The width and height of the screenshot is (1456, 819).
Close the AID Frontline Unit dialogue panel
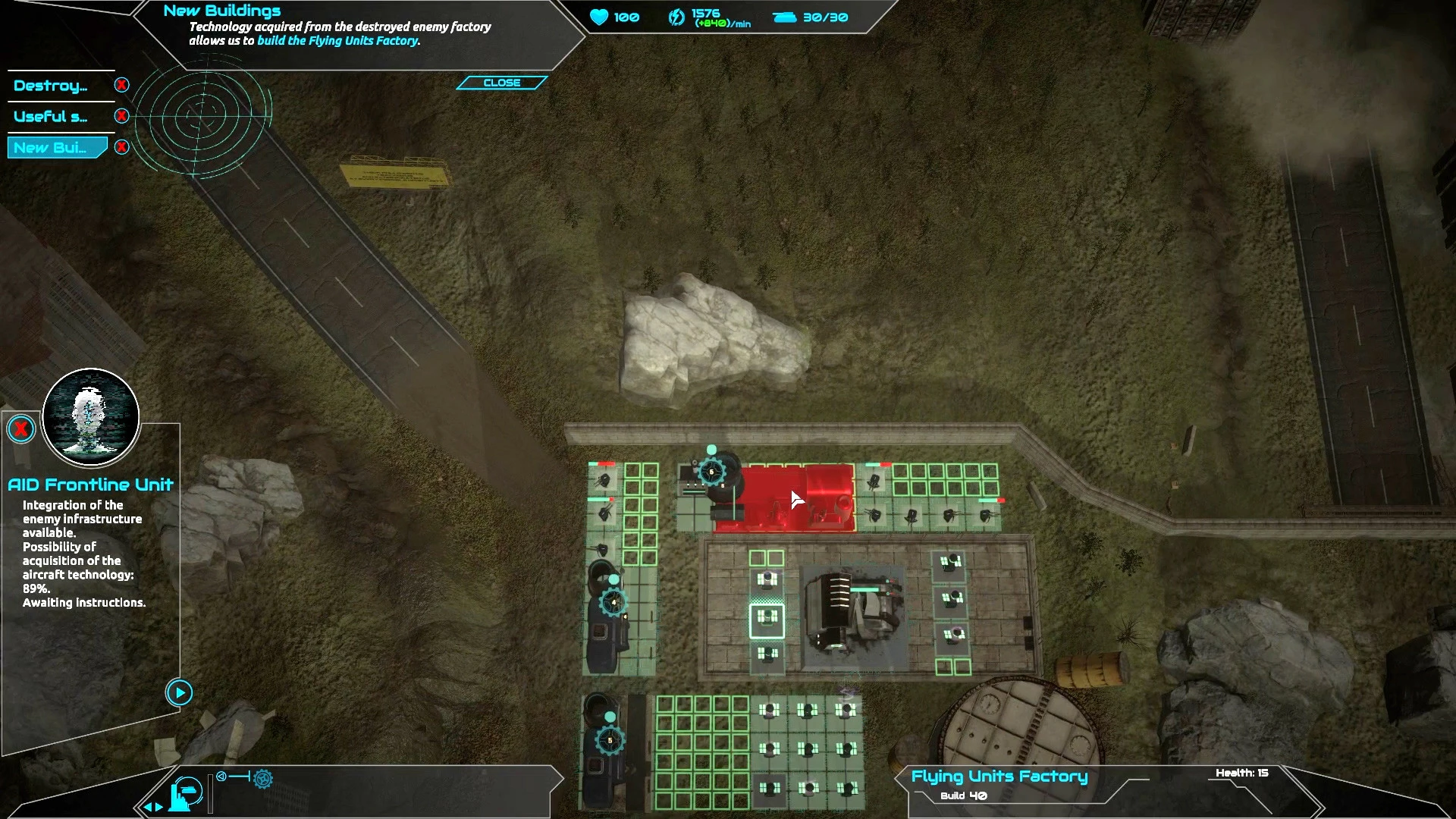[x=21, y=430]
